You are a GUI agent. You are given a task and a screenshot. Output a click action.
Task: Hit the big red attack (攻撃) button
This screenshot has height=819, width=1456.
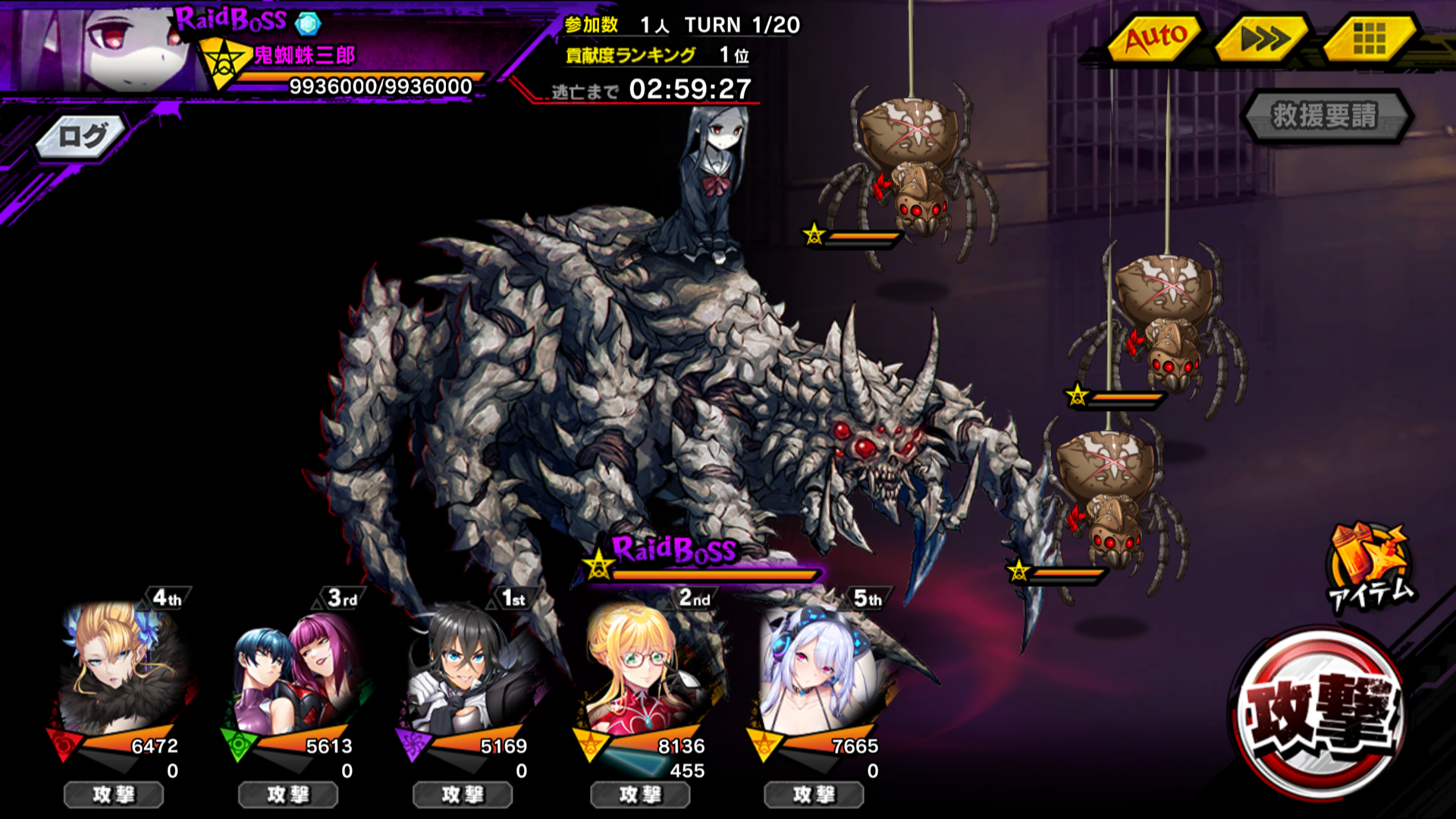(1319, 714)
